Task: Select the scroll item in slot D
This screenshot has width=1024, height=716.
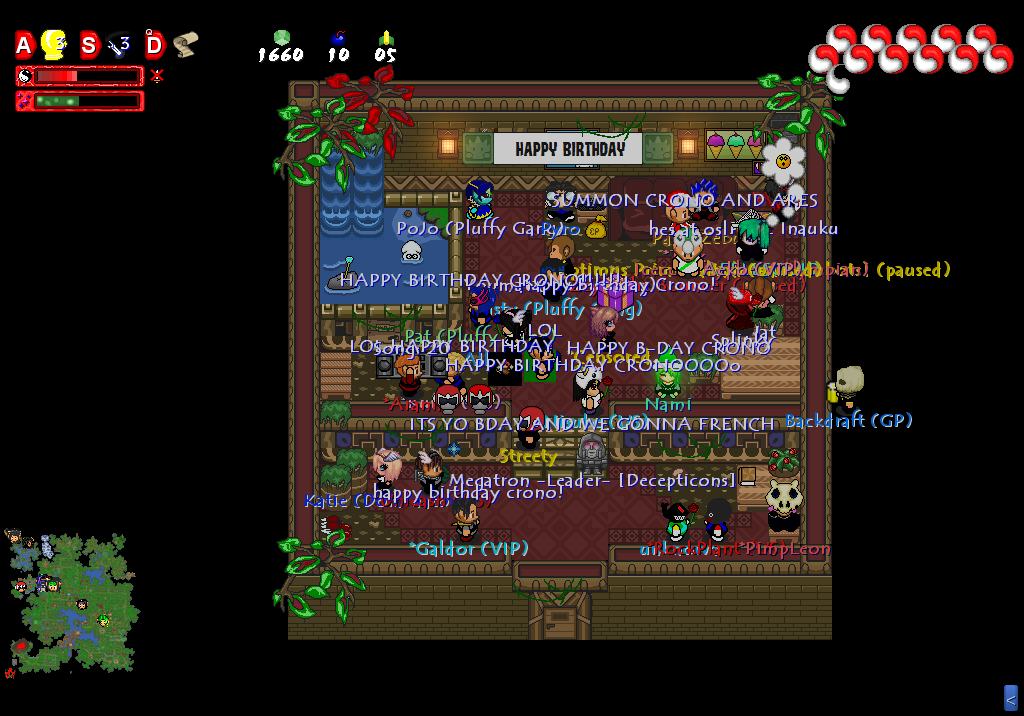Action: 185,44
